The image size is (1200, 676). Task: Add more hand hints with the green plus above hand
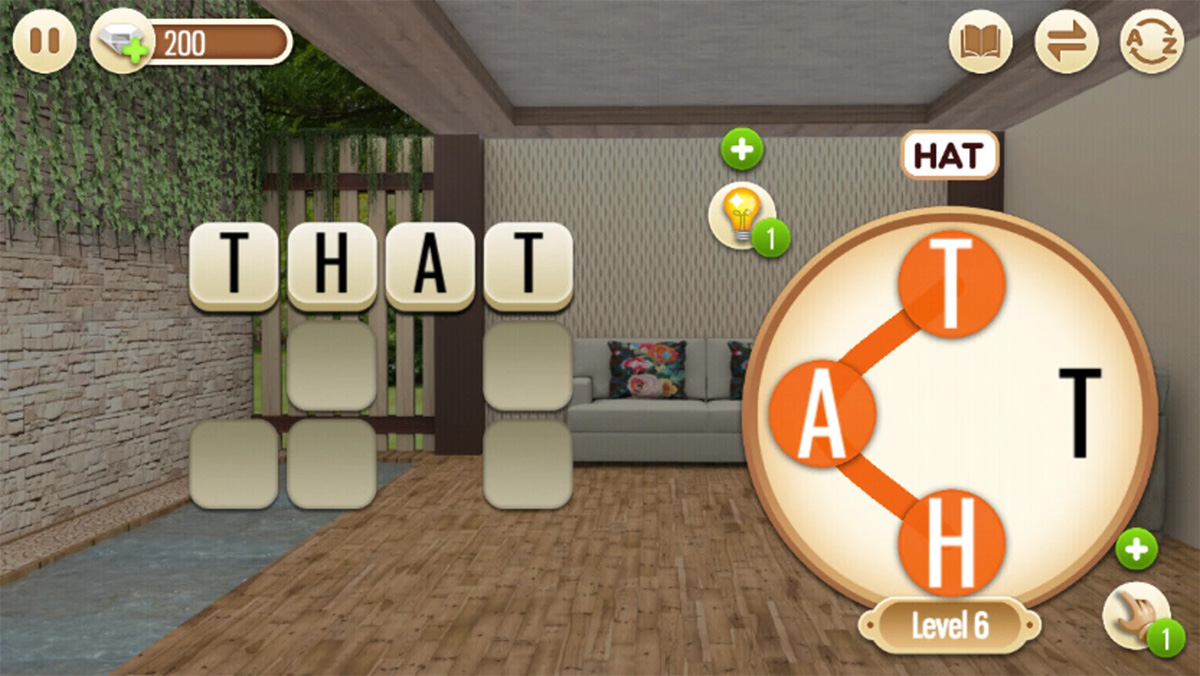[1136, 549]
